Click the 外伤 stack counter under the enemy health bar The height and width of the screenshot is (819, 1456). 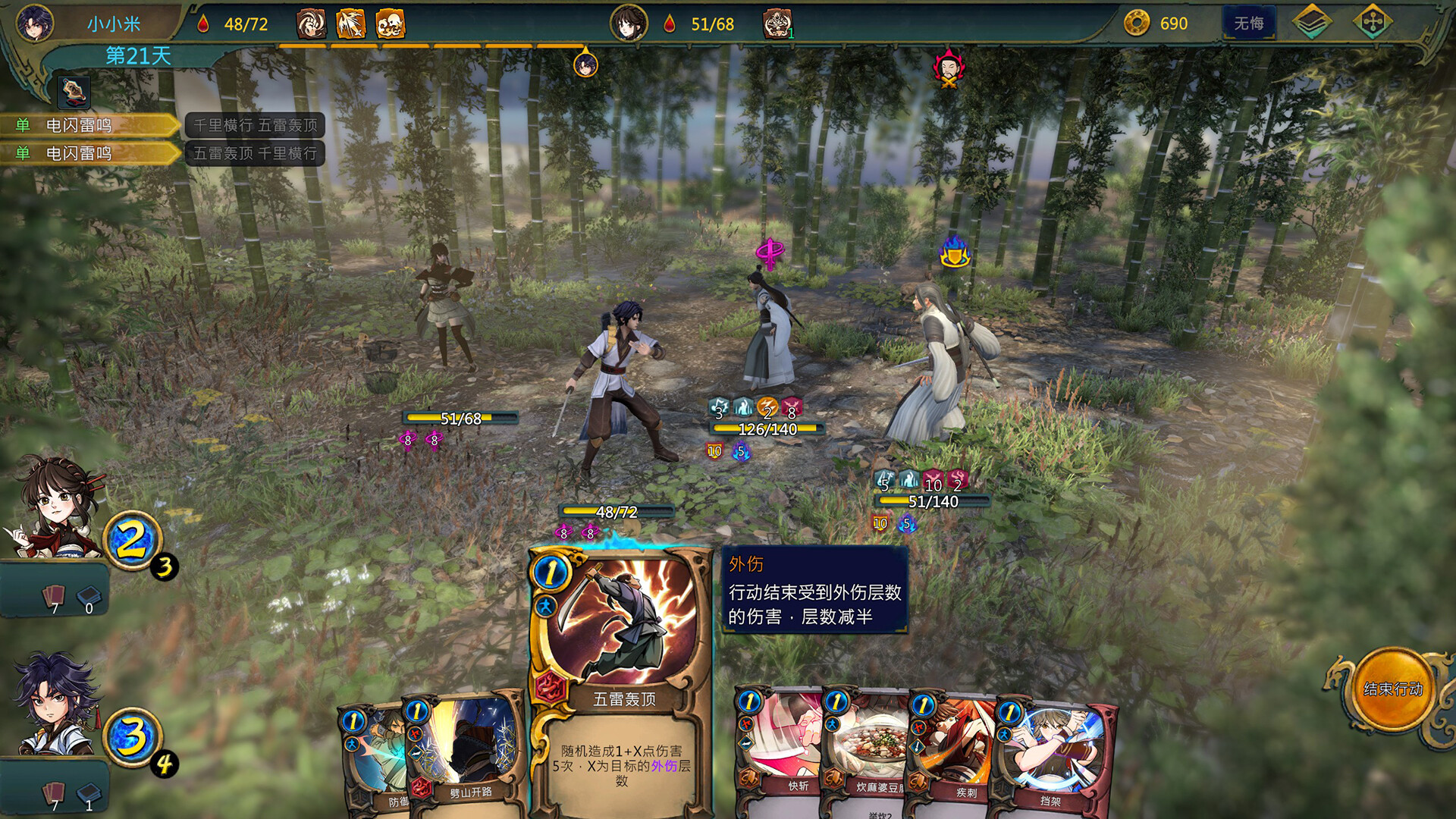point(715,451)
